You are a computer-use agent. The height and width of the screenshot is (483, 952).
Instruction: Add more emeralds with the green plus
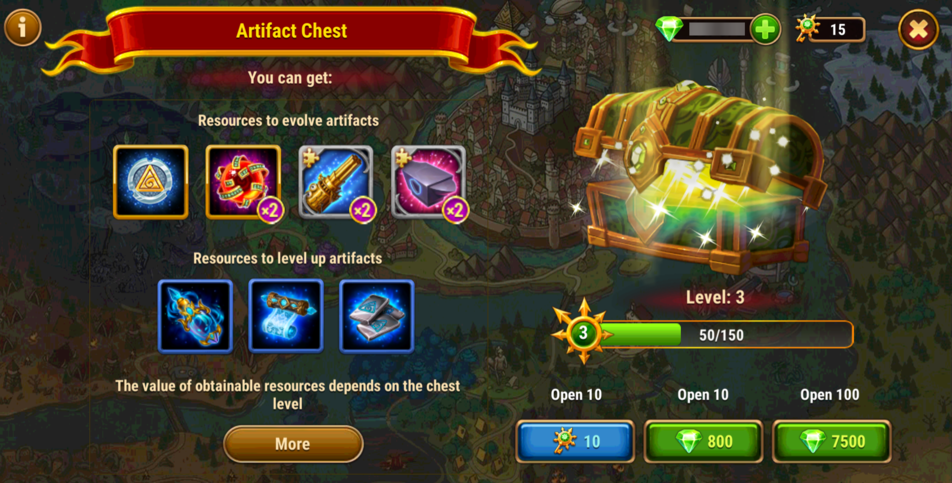[765, 29]
